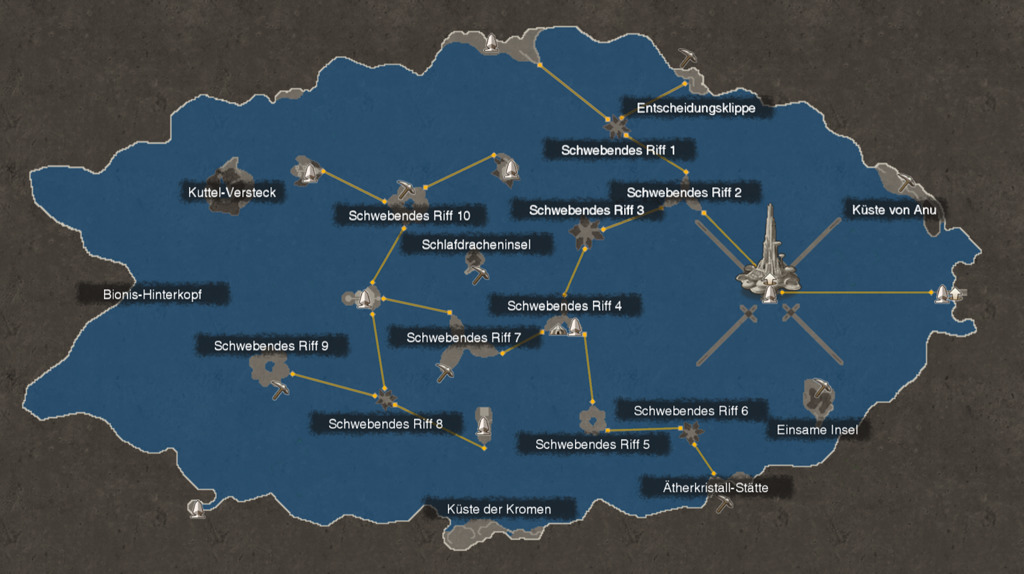Select the Schwebendes Riff 3 marker label
1024x574 pixels.
coord(586,210)
